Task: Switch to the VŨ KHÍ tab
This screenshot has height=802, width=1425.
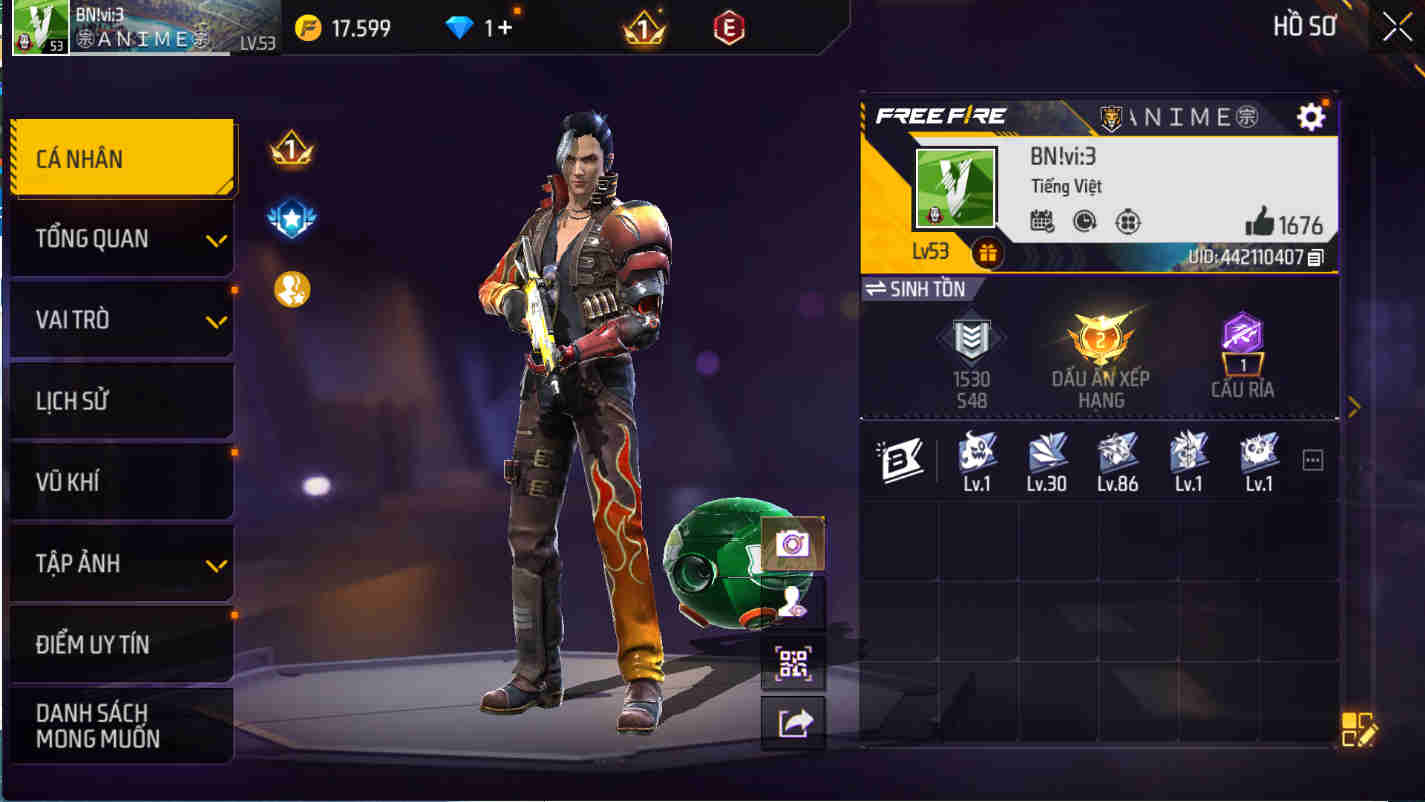Action: click(x=120, y=482)
